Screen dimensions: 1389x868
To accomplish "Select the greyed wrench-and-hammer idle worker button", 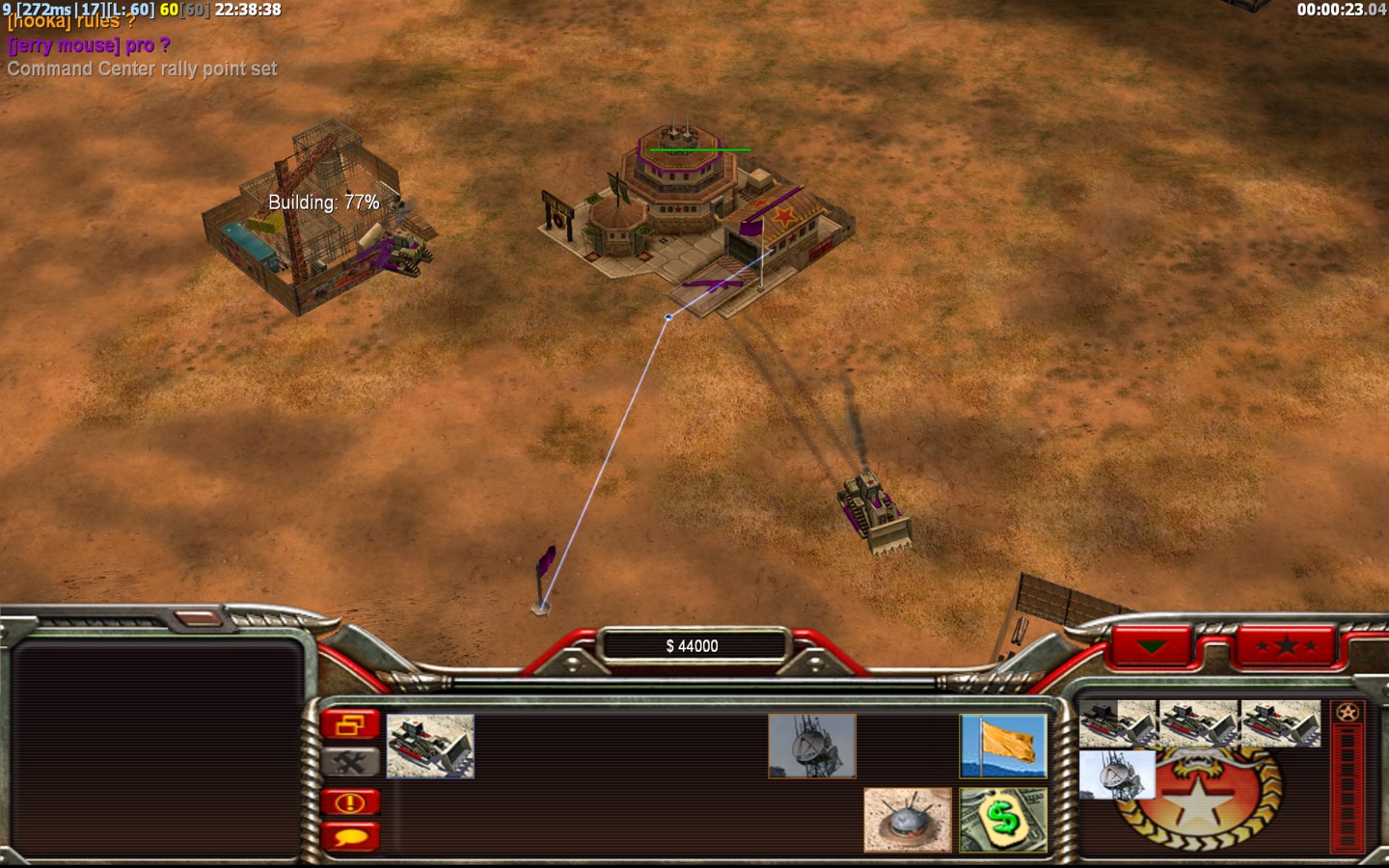I will point(350,762).
